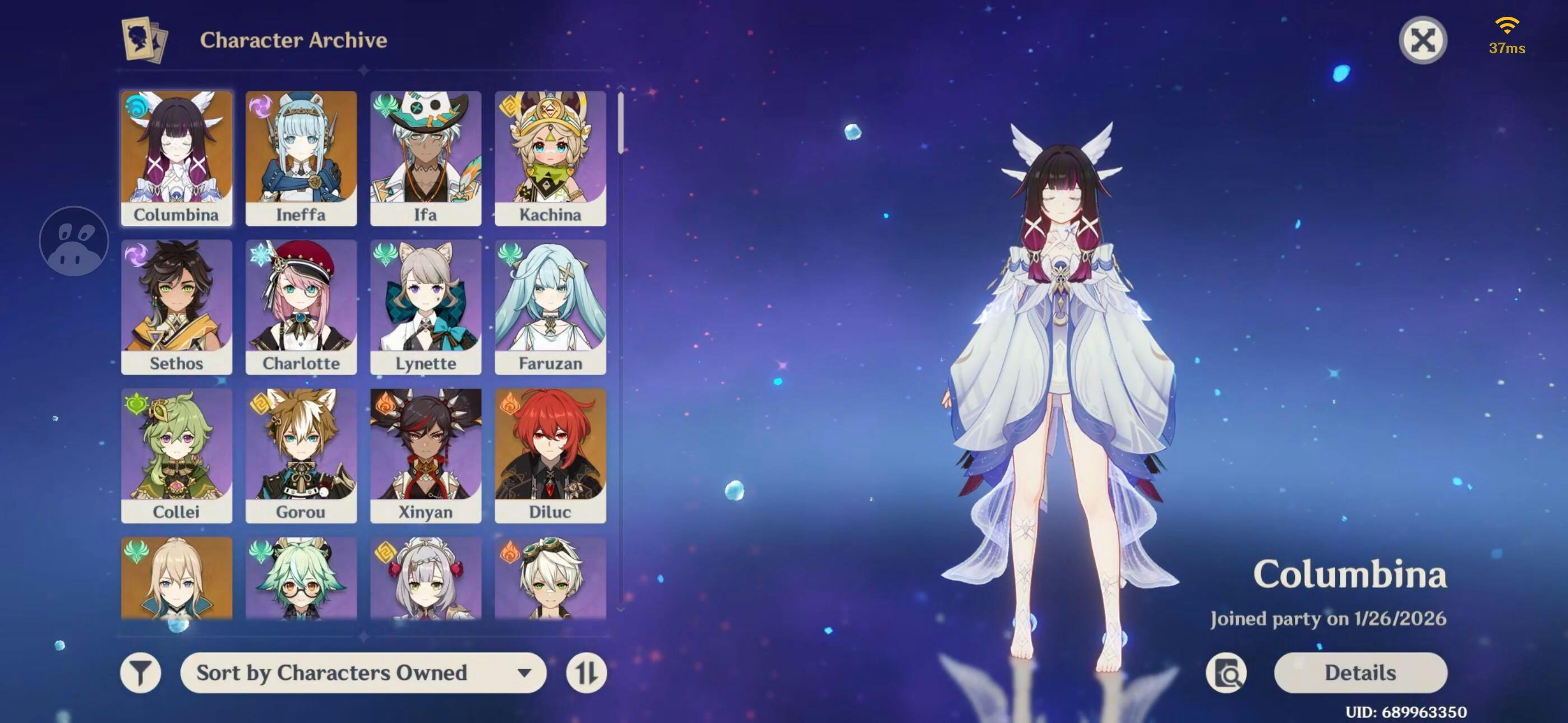Choose Ineffa from the character list

(x=301, y=157)
